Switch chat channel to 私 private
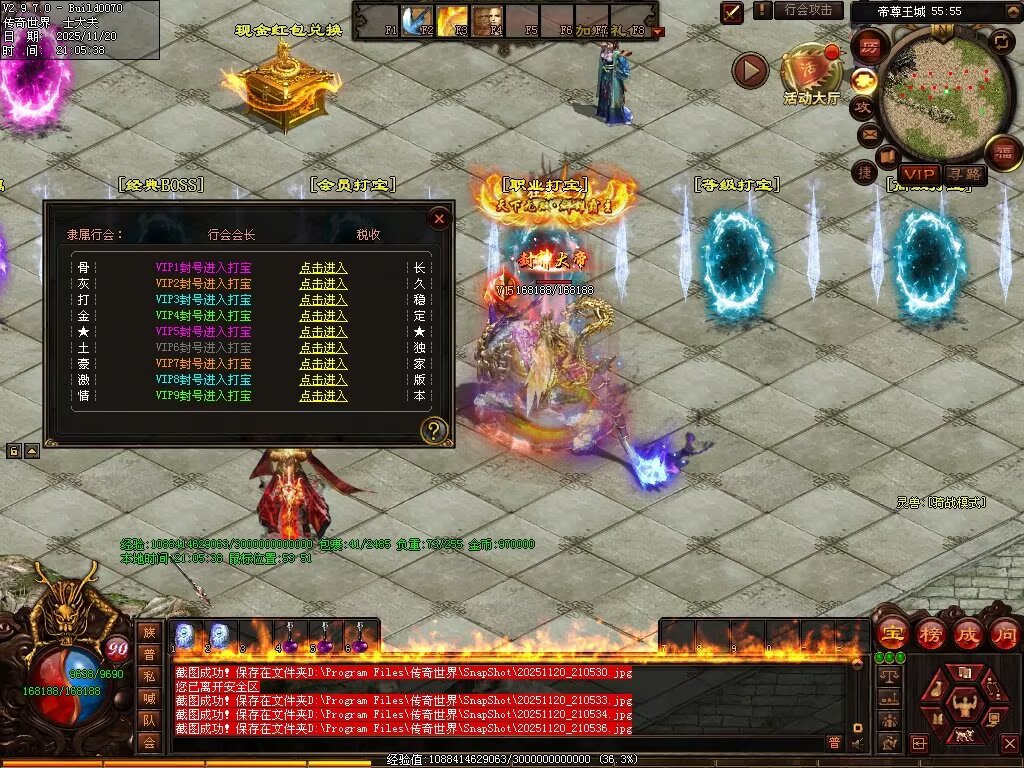The height and width of the screenshot is (768, 1024). [x=149, y=676]
